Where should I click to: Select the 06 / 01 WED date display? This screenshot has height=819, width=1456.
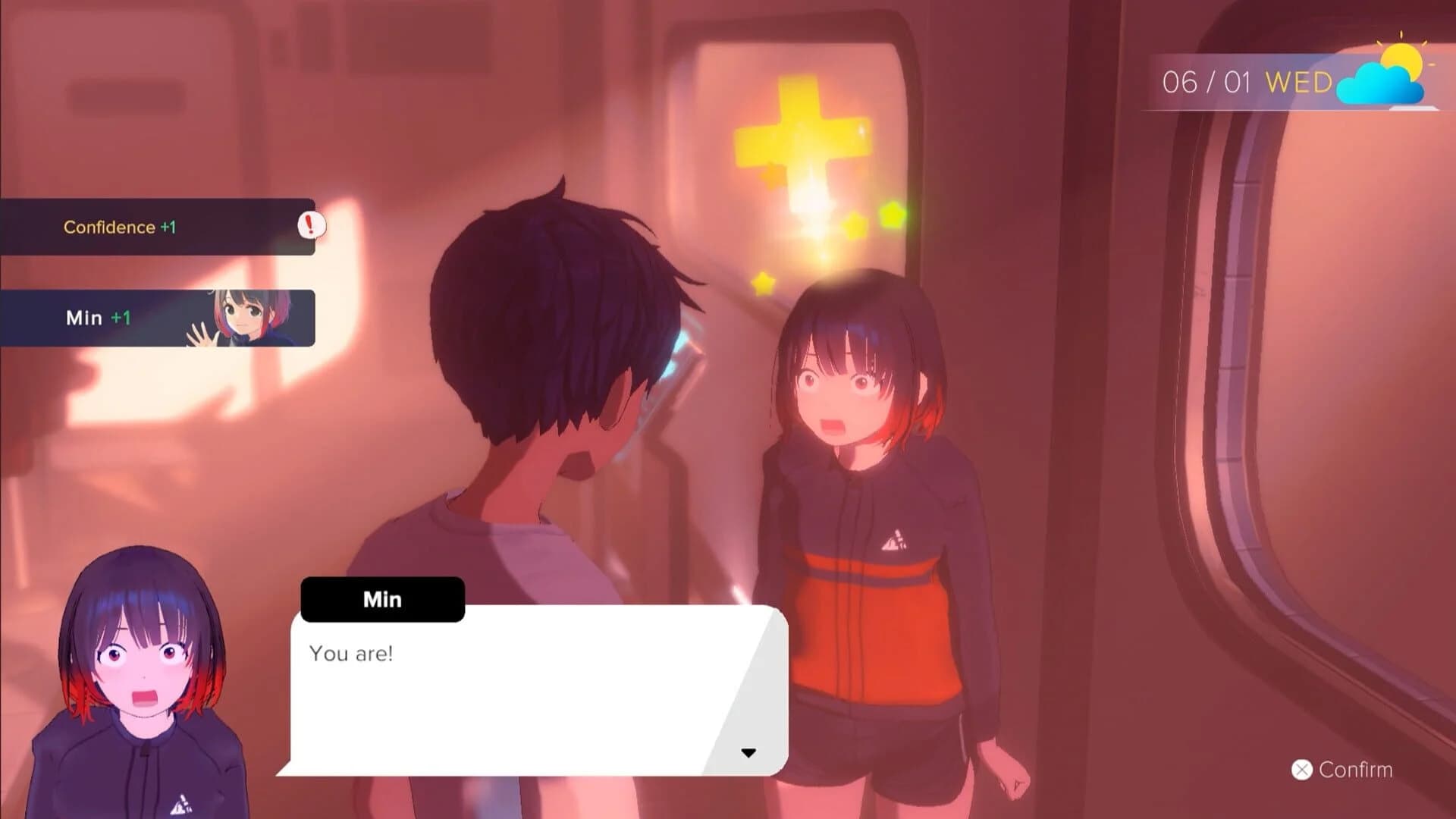[x=1247, y=81]
